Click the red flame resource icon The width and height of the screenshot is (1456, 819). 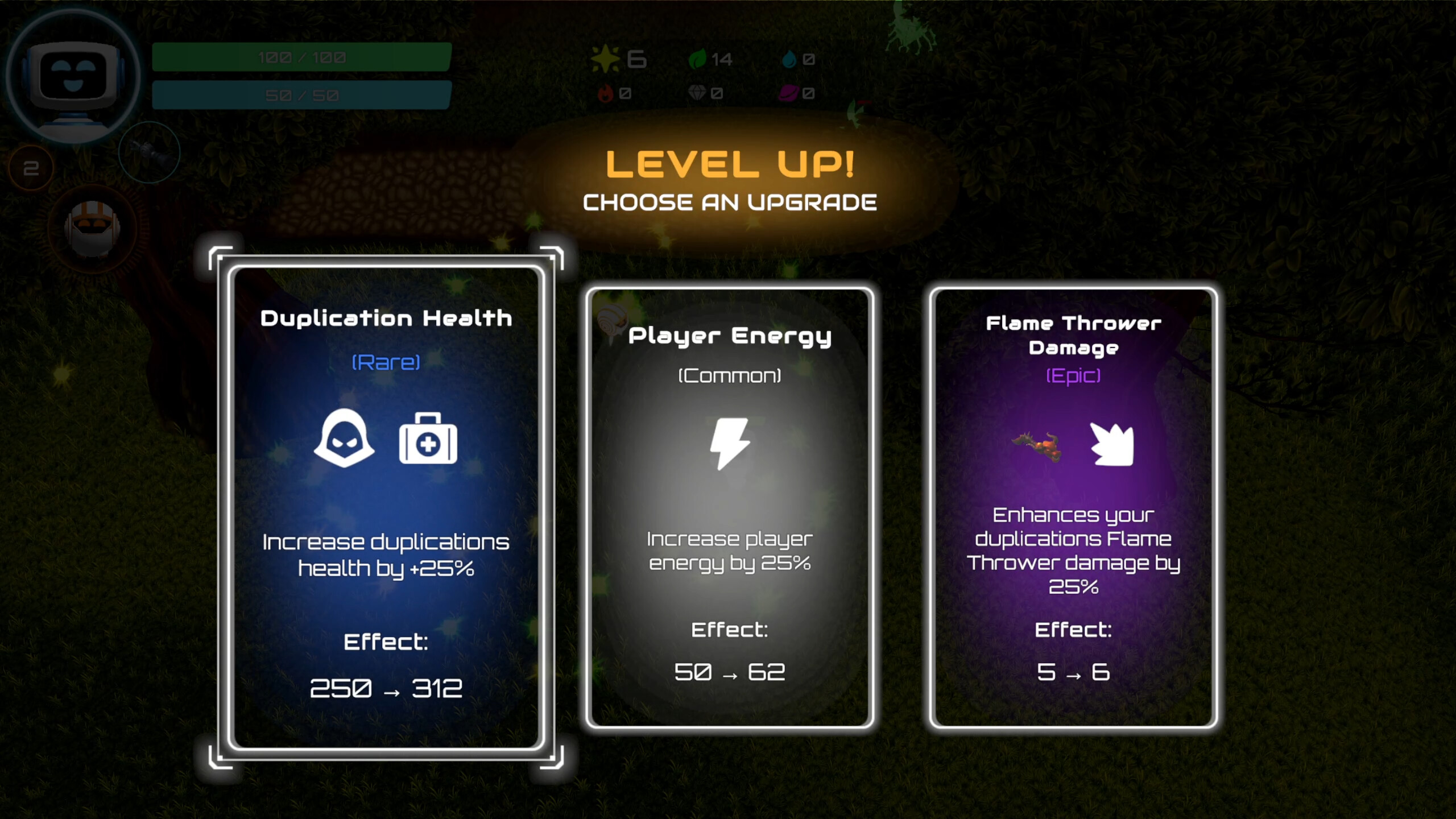click(x=605, y=93)
